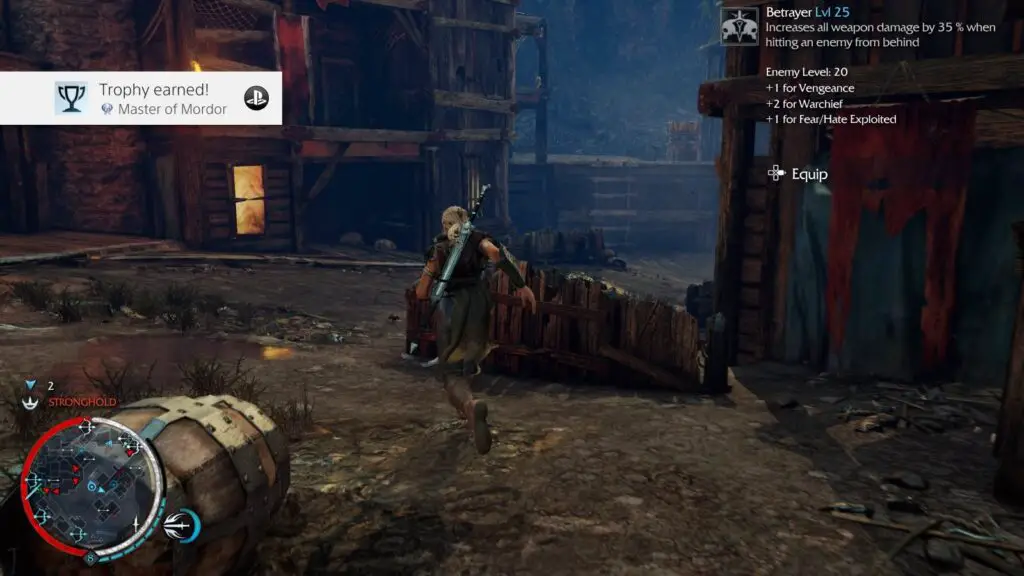Click the Stronghold location indicator

(x=70, y=402)
